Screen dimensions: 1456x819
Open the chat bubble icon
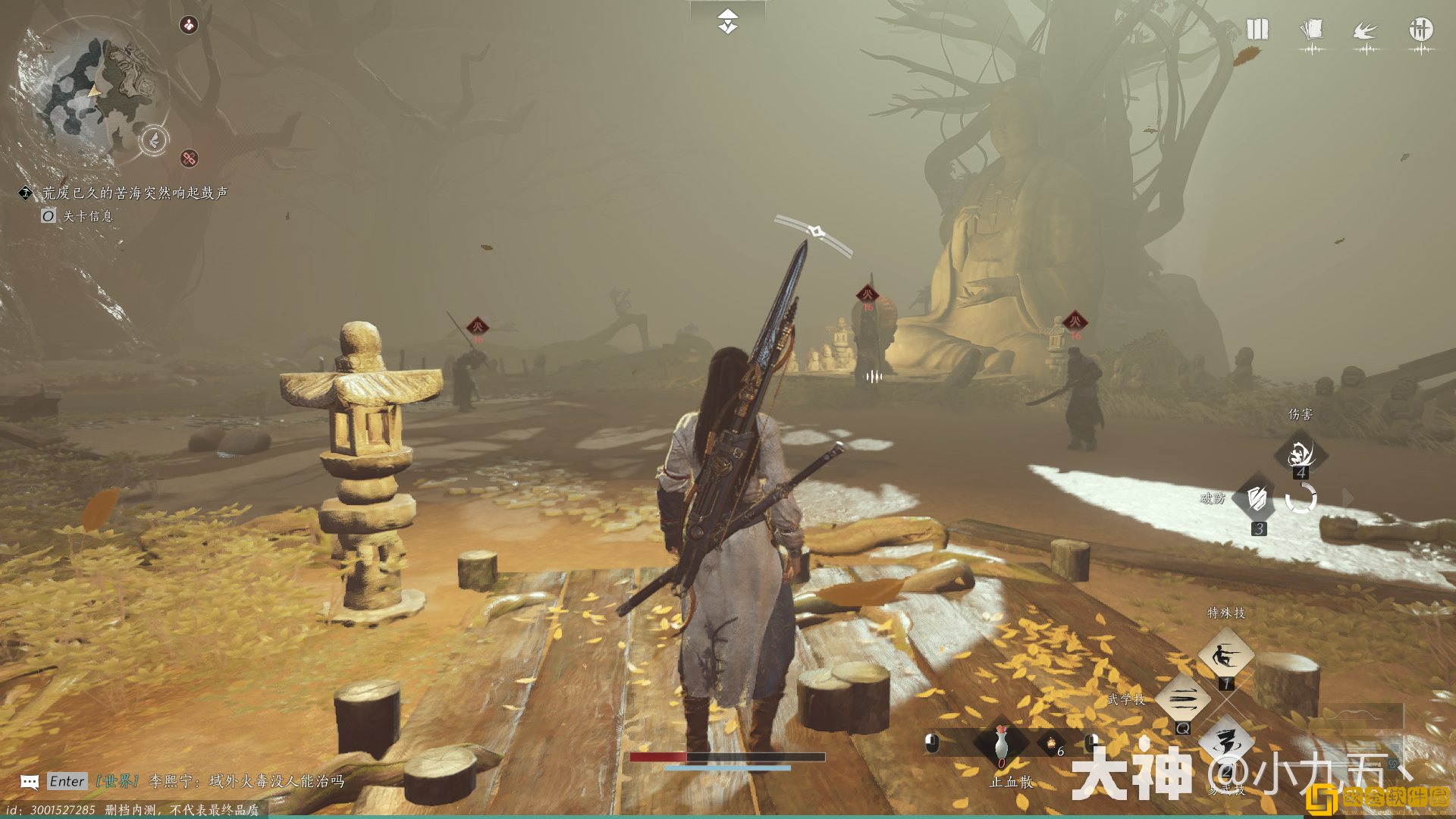(x=30, y=782)
